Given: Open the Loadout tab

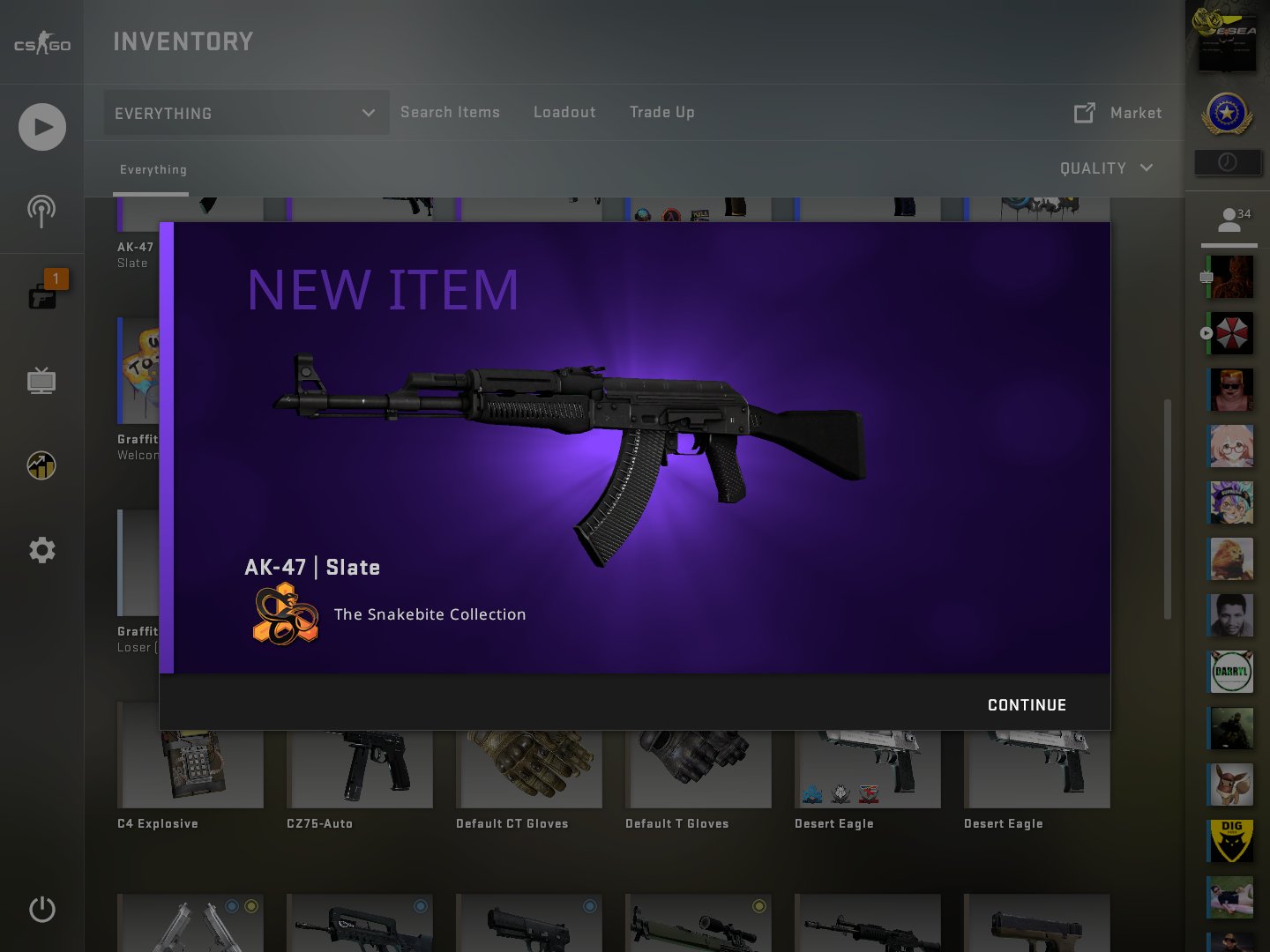Looking at the screenshot, I should coord(564,112).
